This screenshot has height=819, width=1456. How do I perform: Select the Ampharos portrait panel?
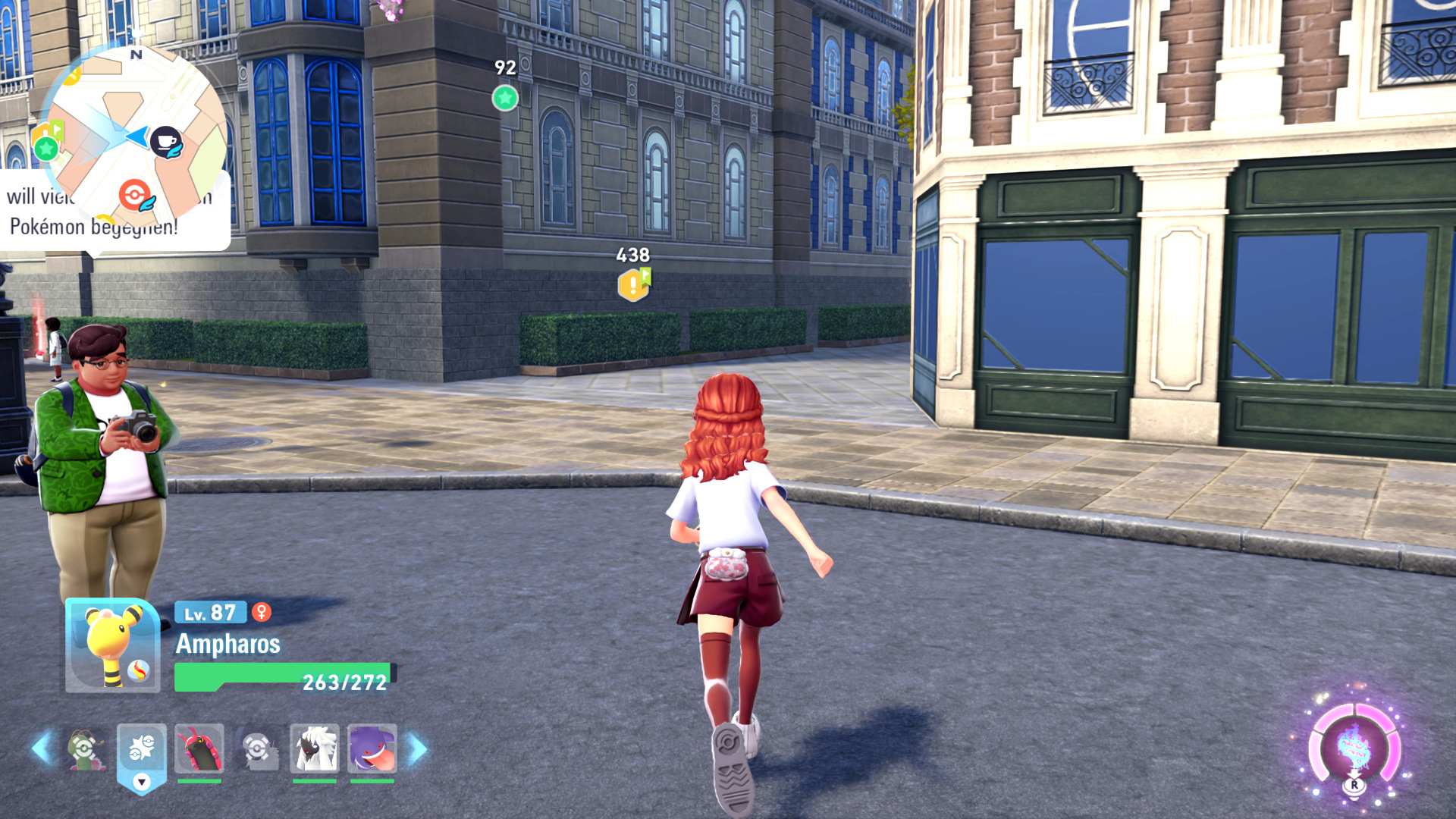click(x=112, y=646)
